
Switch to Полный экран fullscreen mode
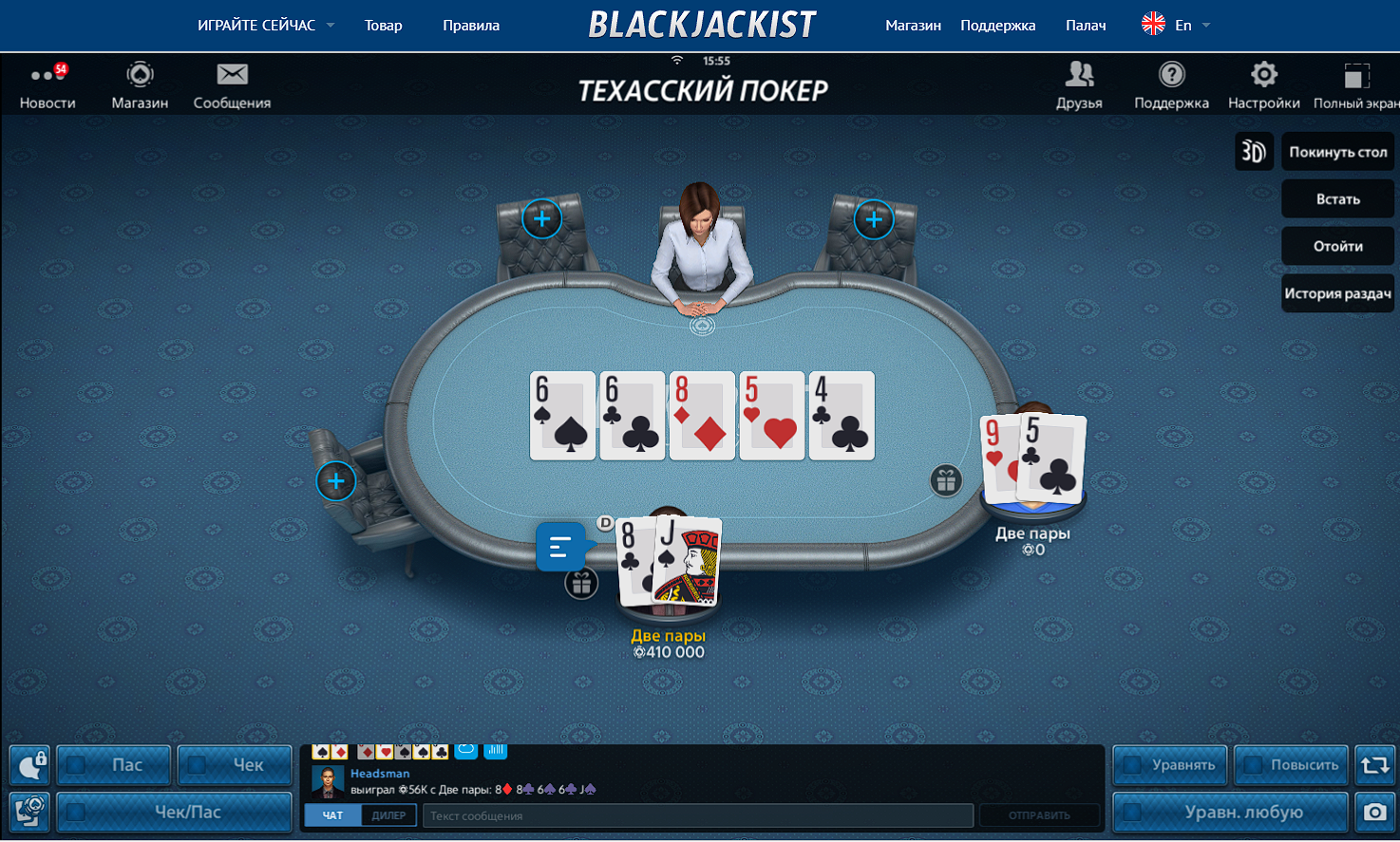pyautogui.click(x=1356, y=85)
